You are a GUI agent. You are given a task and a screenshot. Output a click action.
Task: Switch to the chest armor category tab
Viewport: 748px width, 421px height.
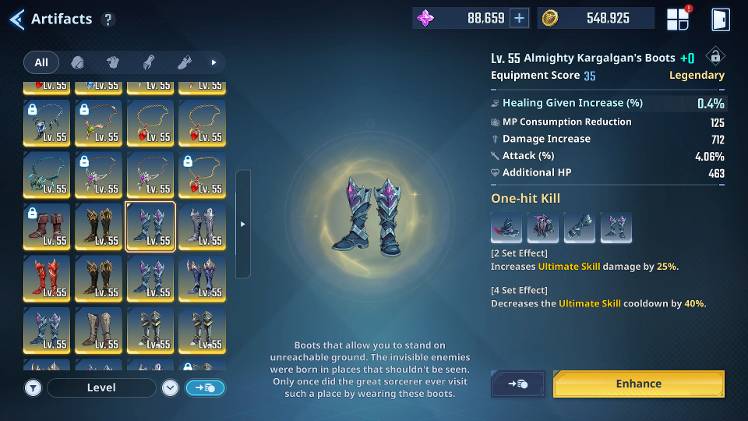112,62
